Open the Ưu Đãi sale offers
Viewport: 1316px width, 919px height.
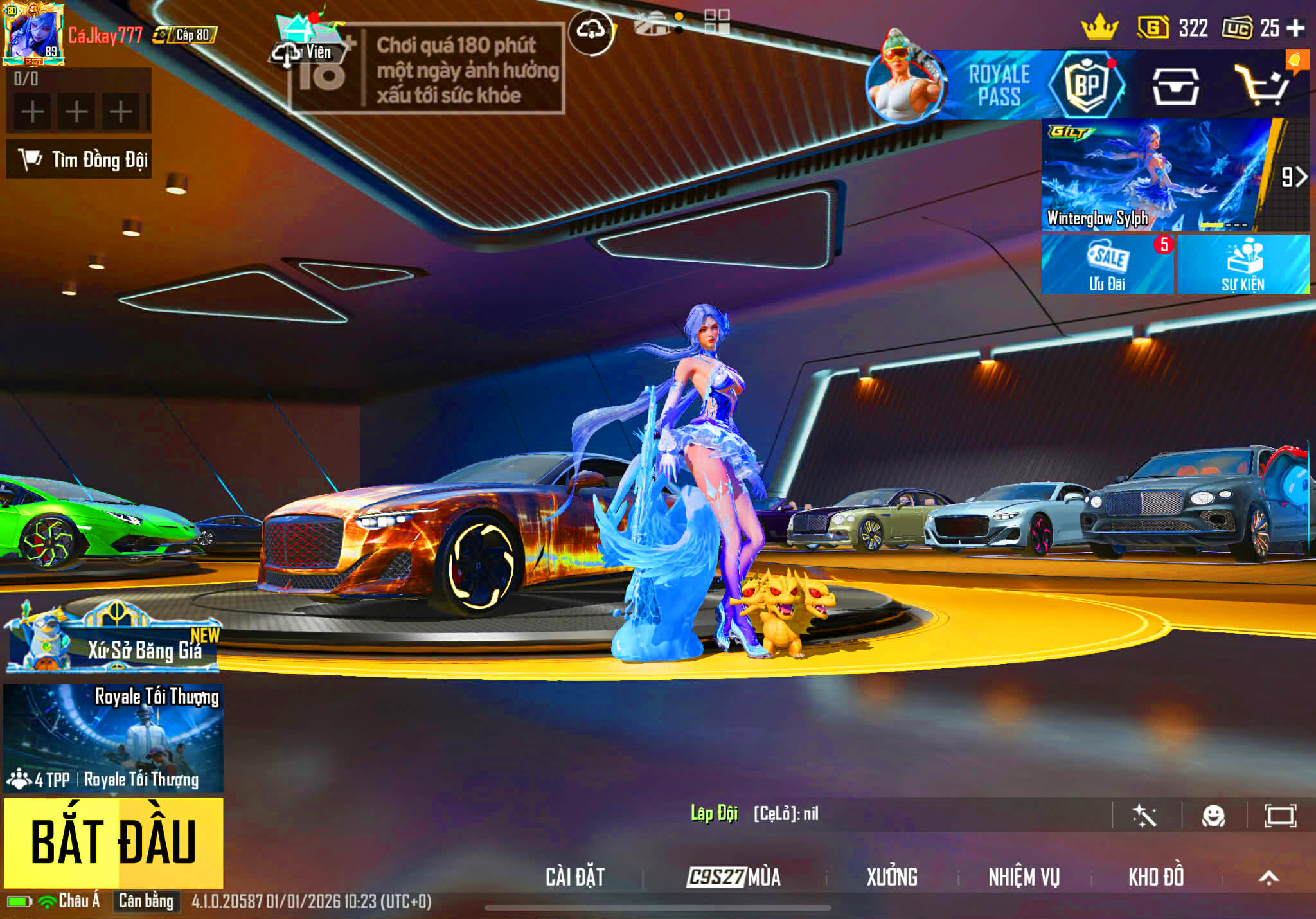(x=1107, y=265)
